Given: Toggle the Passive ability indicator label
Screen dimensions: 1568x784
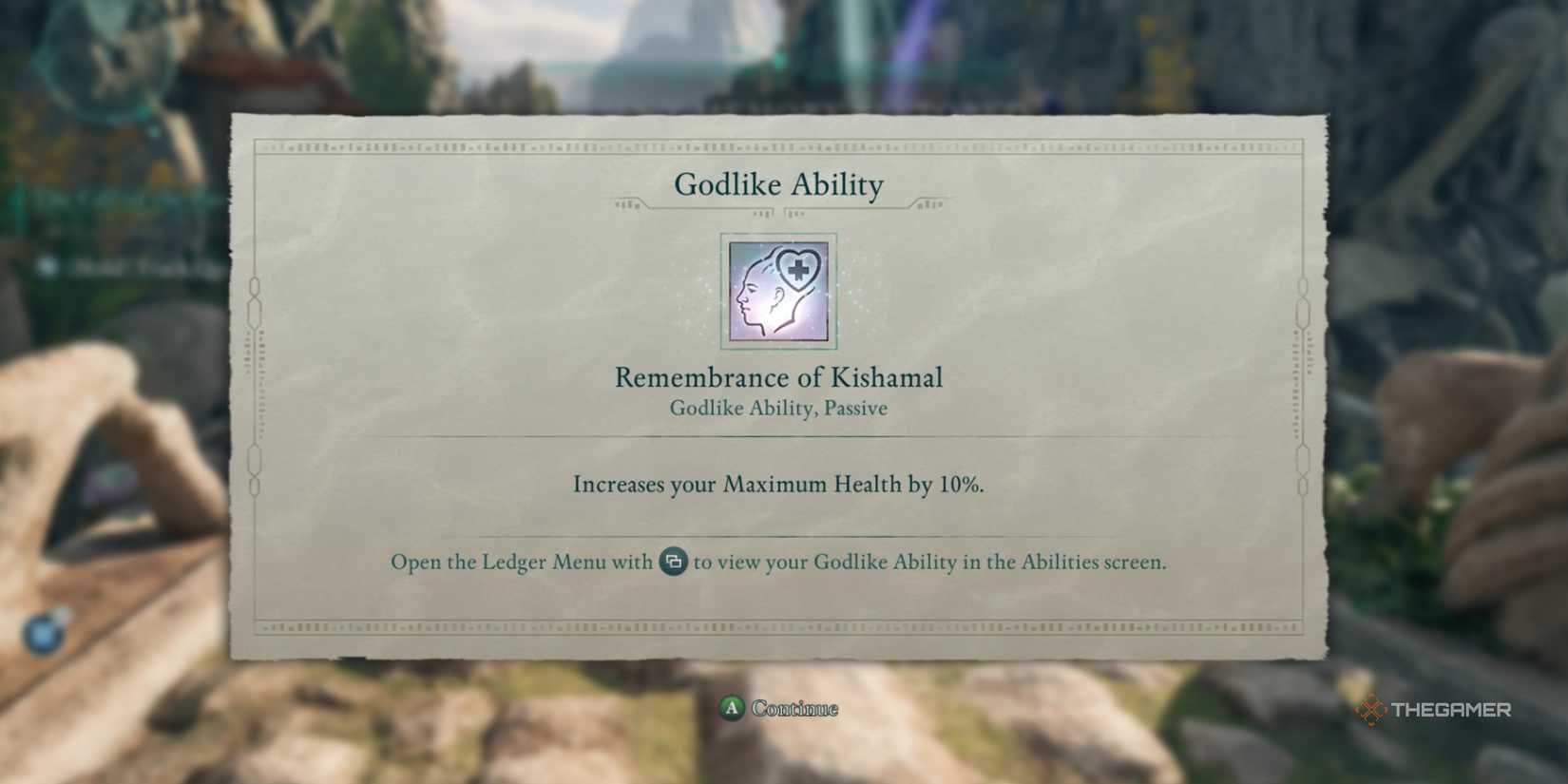Looking at the screenshot, I should coord(778,408).
